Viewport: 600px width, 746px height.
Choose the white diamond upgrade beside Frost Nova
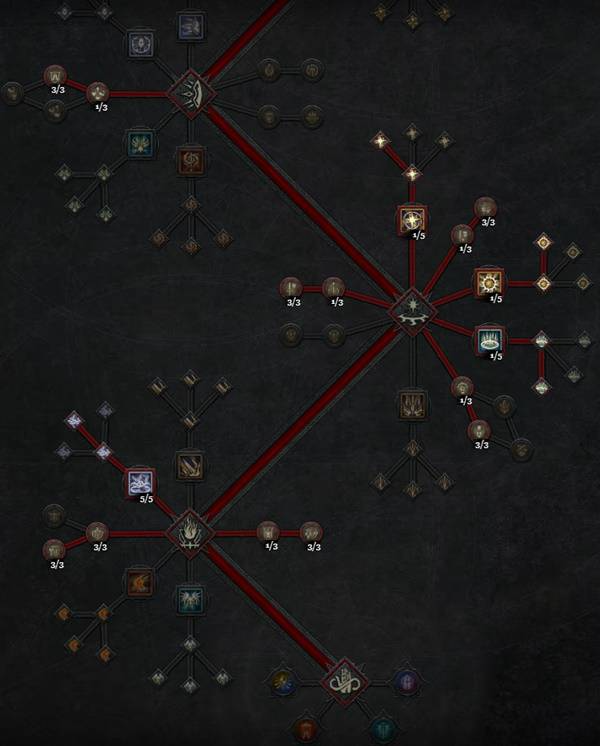point(541,340)
